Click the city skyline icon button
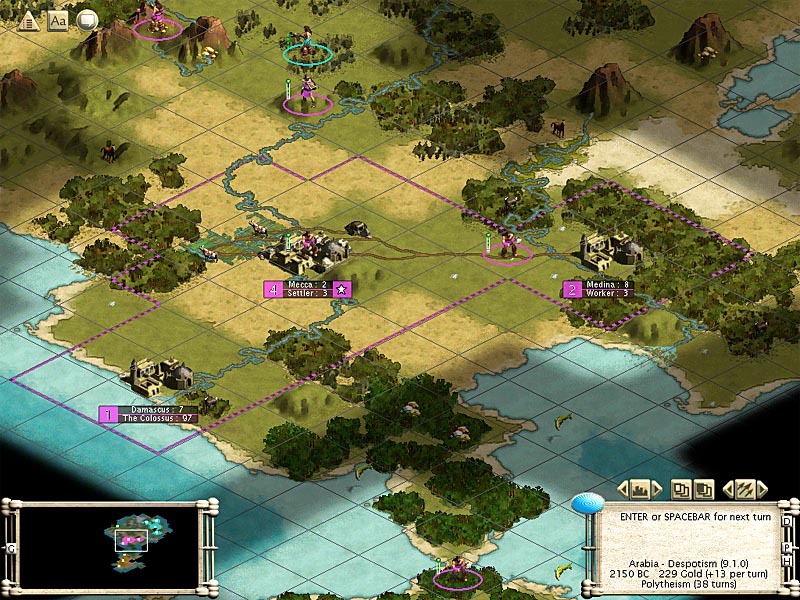 [x=640, y=489]
